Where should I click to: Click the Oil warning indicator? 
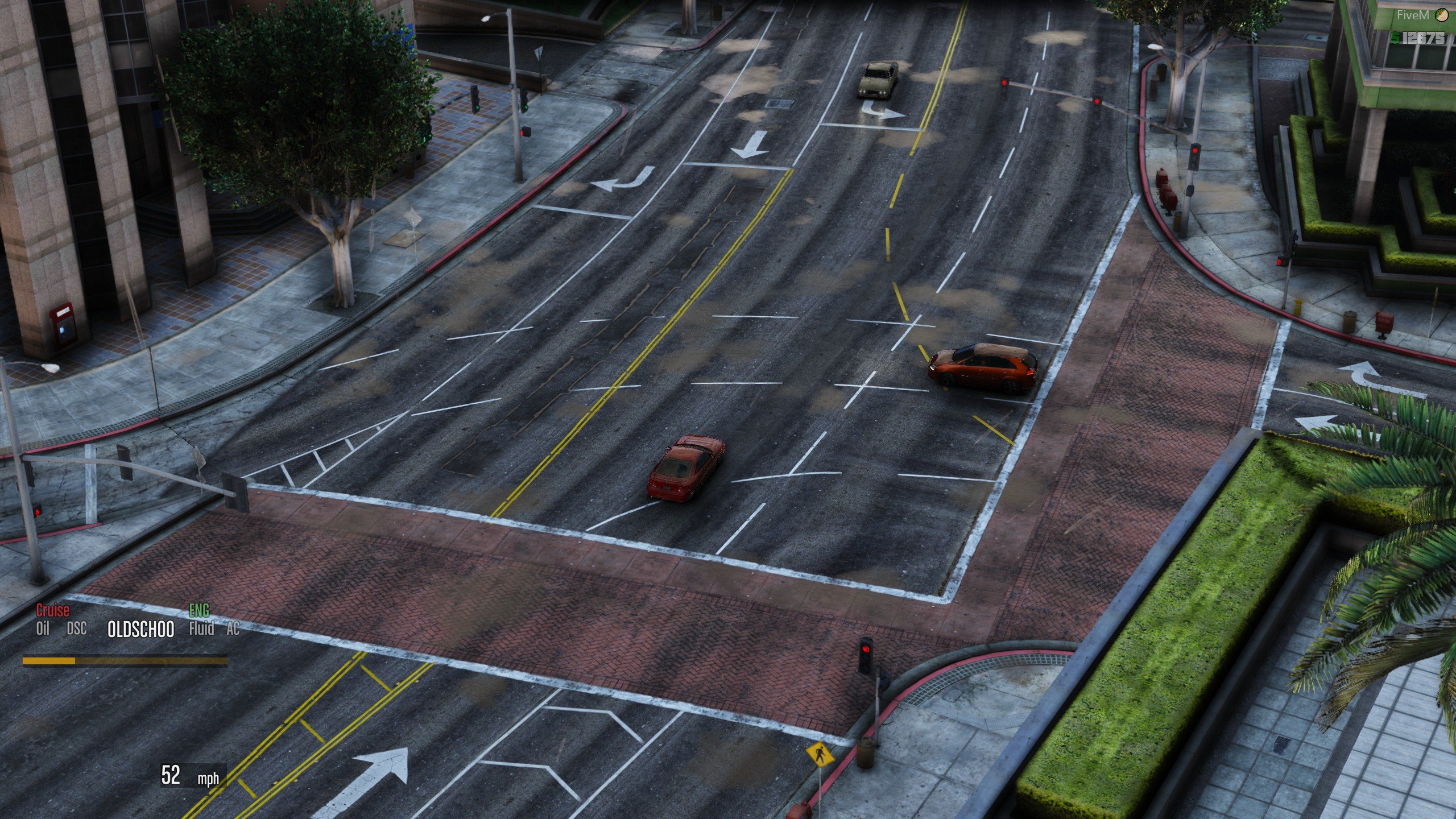[x=43, y=628]
